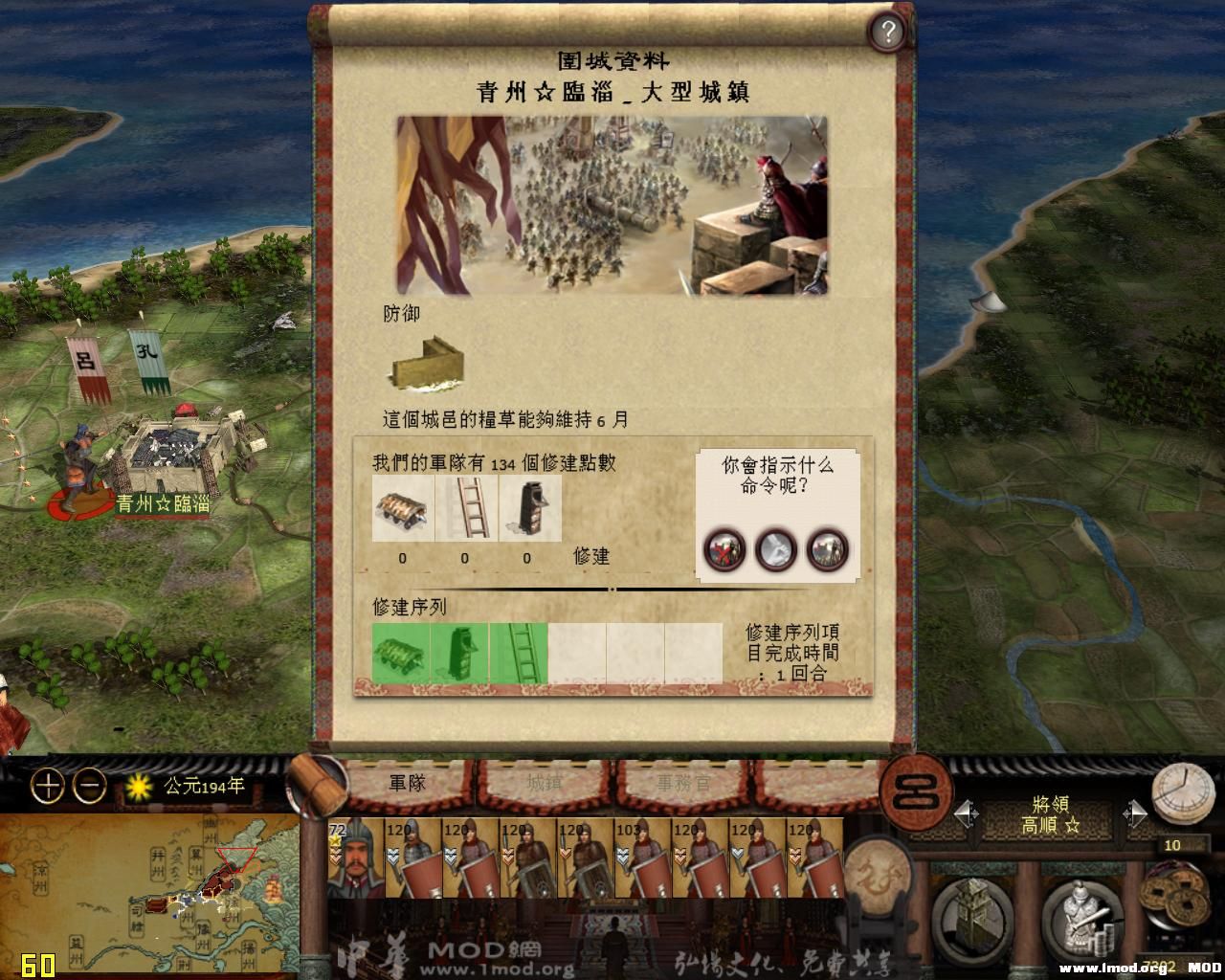Click the armored soldier recruitment icon
Viewport: 1225px width, 980px height.
click(1080, 919)
